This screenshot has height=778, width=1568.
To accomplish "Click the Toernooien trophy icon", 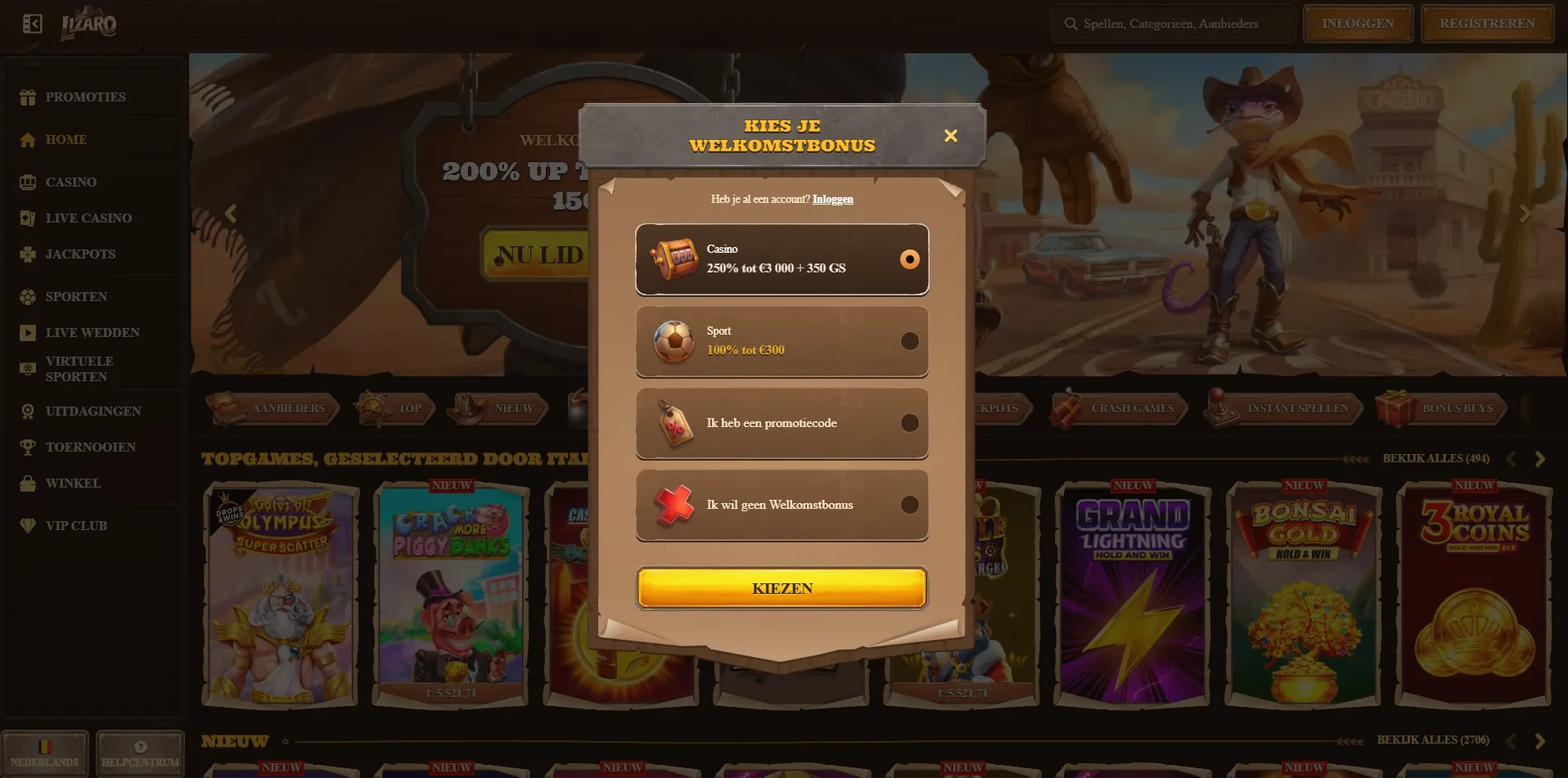I will point(27,446).
